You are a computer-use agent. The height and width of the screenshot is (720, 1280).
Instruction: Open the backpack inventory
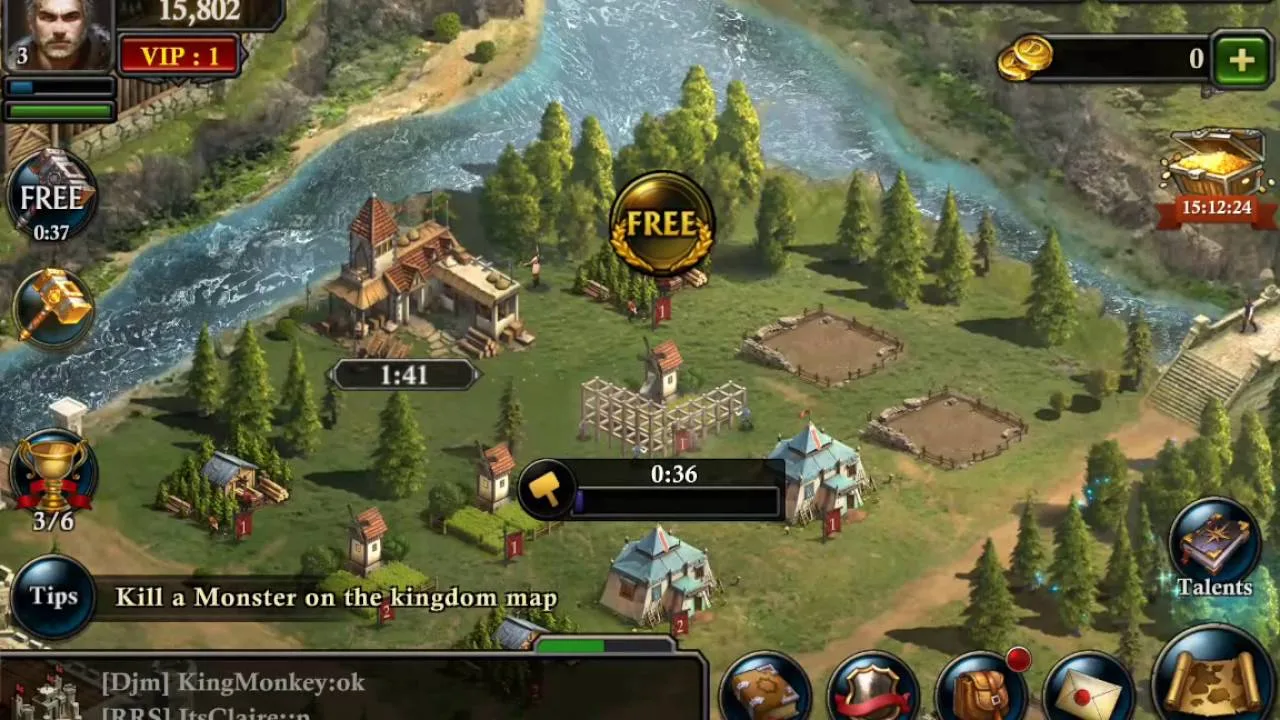pyautogui.click(x=981, y=690)
